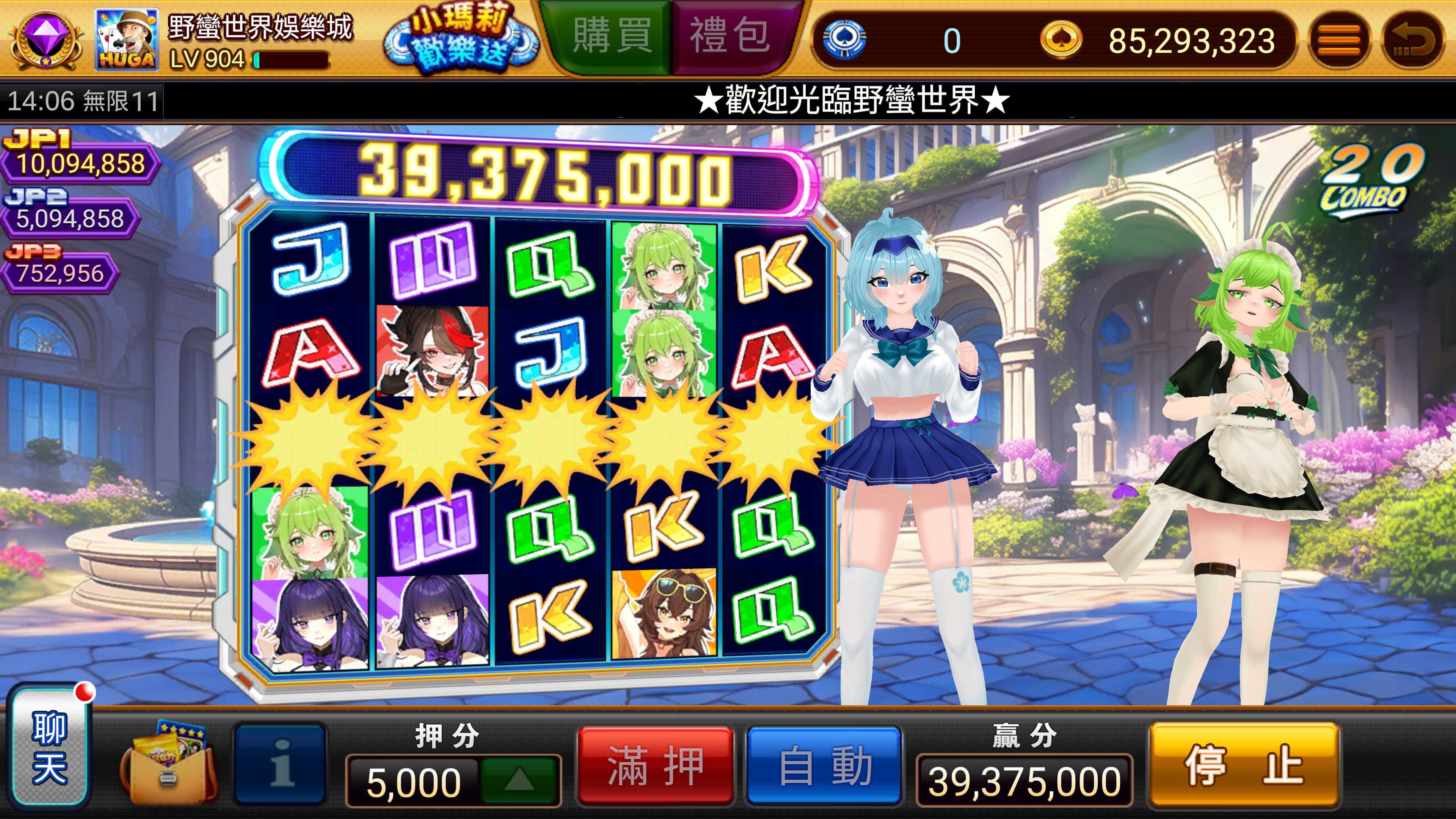Open the orange hamburger menu

[x=1339, y=41]
